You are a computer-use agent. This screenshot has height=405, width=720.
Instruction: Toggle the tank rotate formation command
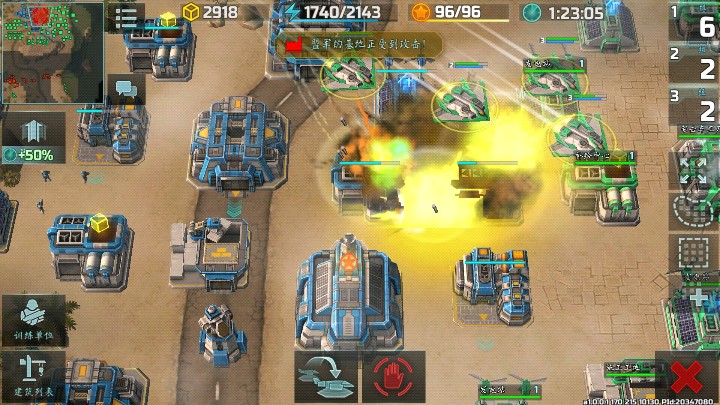(326, 377)
